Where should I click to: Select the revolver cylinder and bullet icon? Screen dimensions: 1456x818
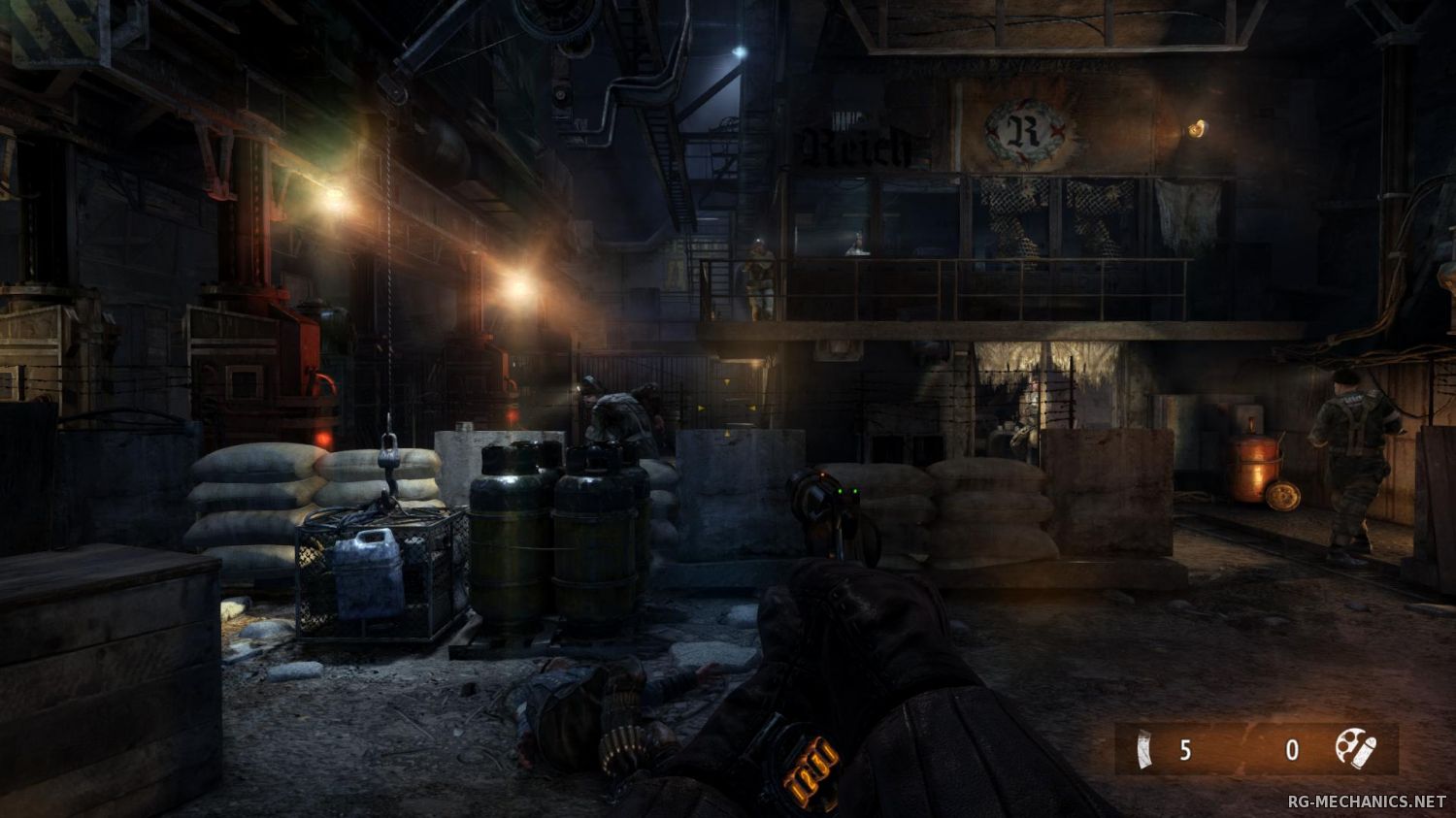pos(1352,747)
